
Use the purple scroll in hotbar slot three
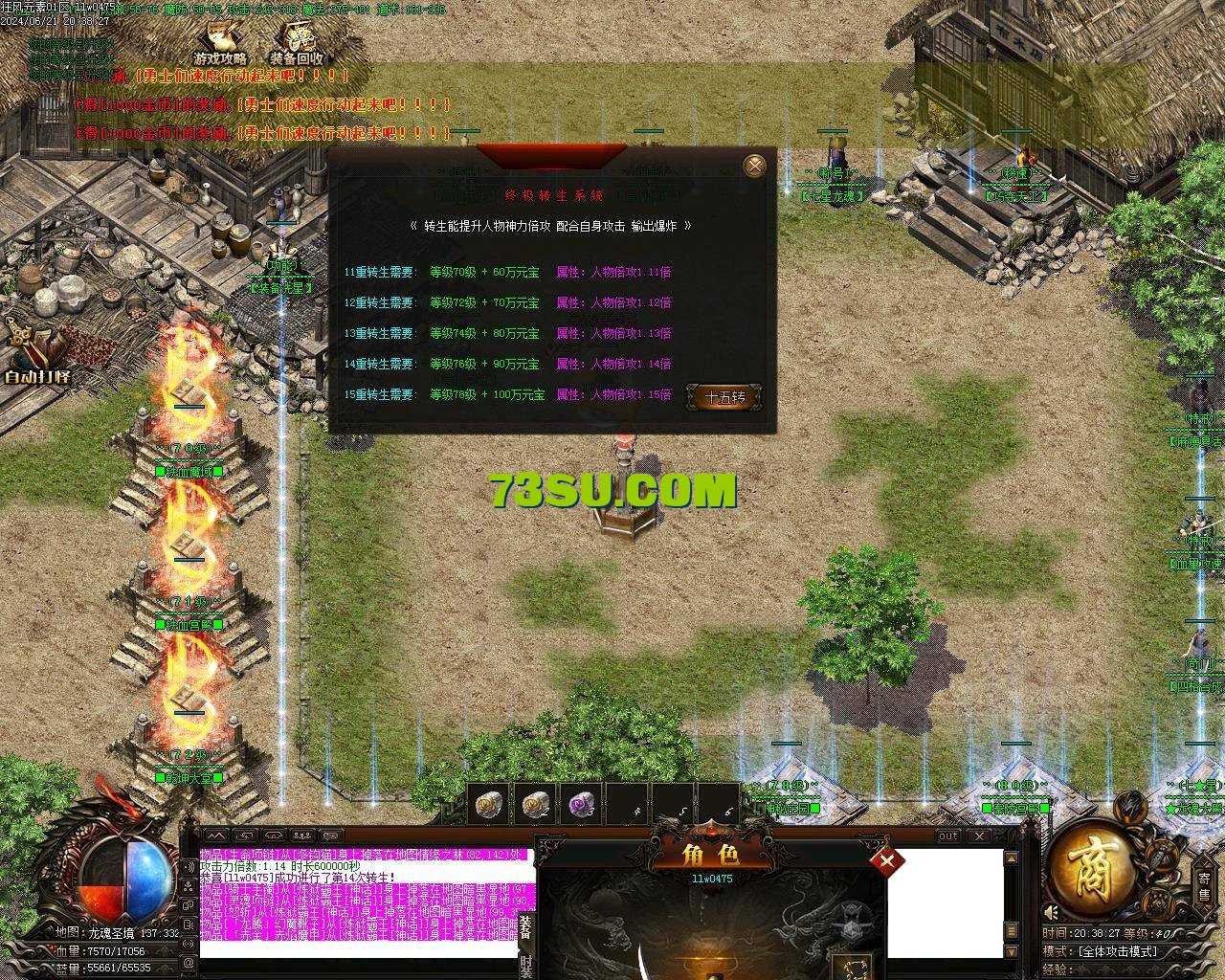pos(580,806)
